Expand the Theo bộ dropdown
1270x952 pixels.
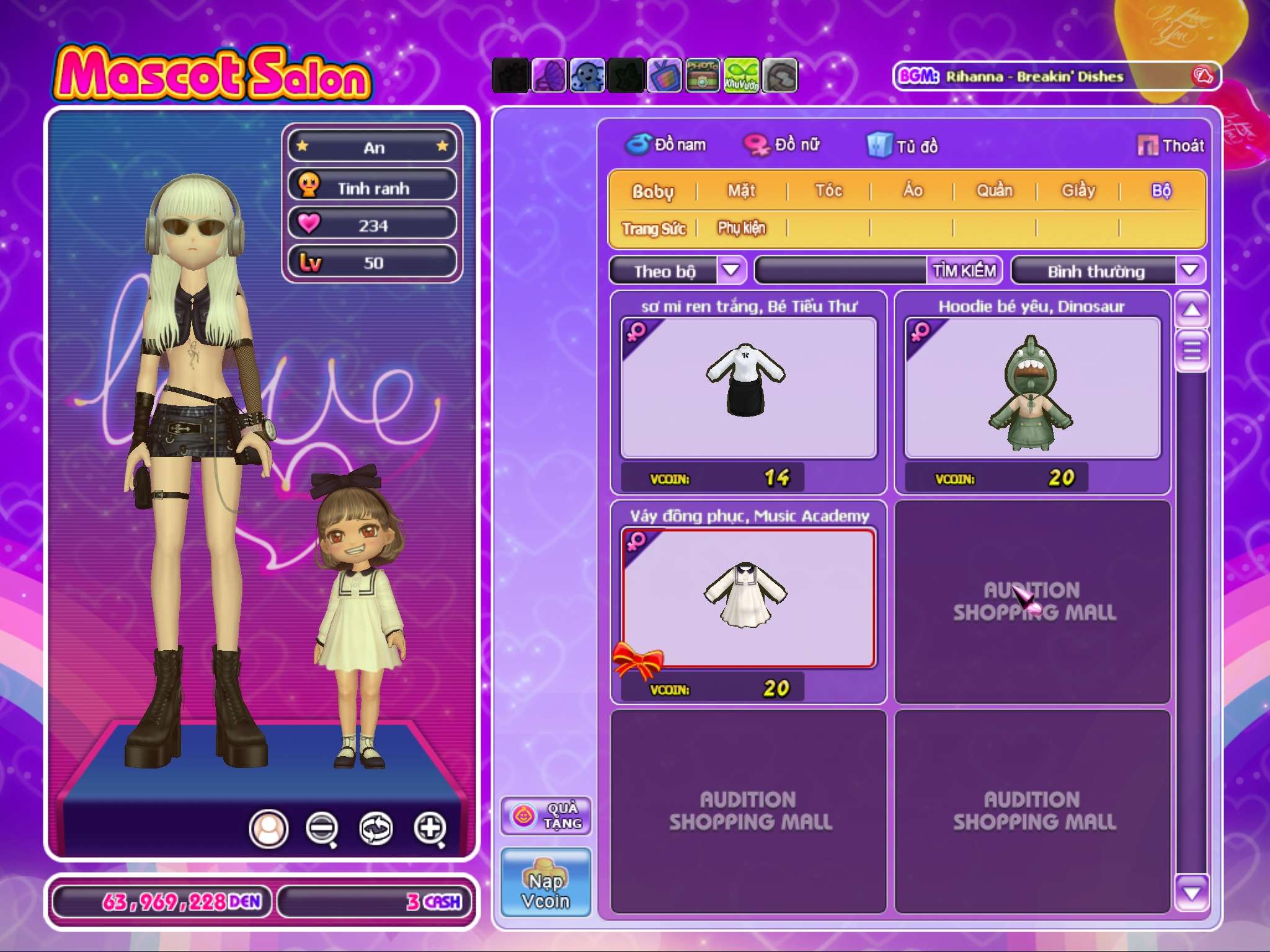click(731, 270)
